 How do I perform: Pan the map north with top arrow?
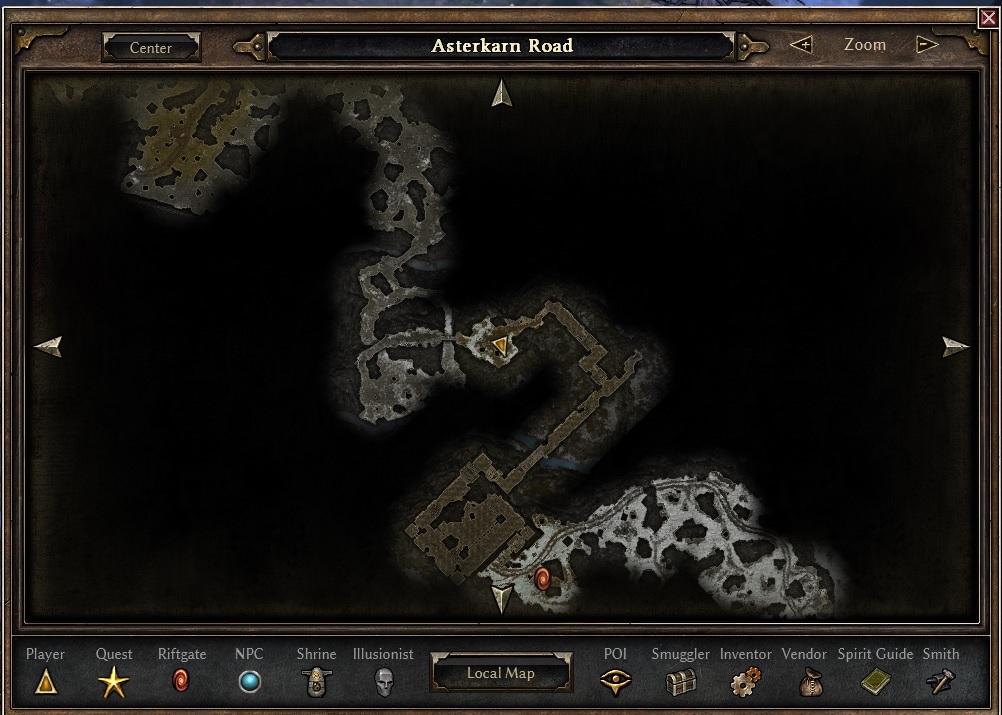[501, 93]
